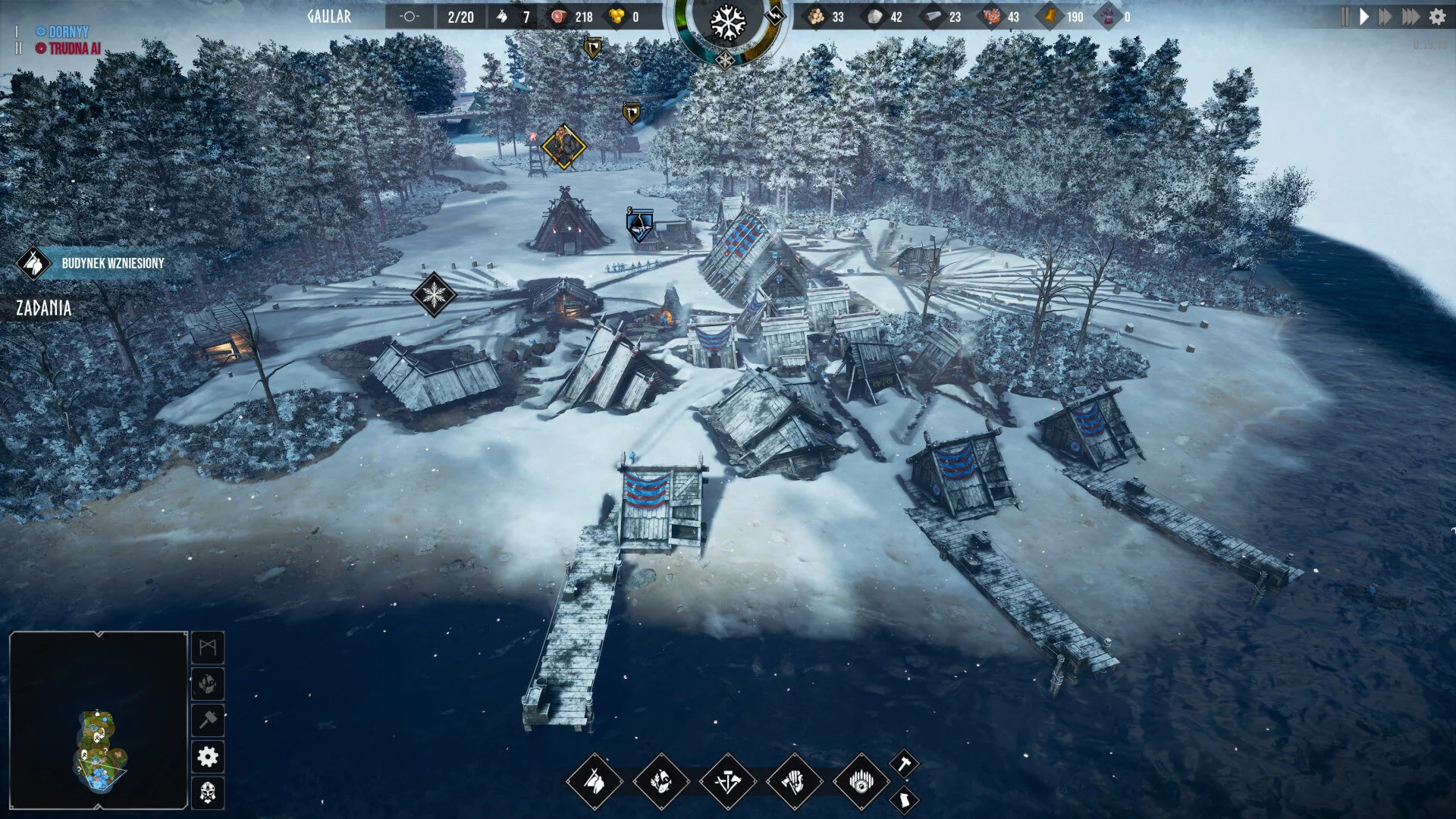Pause the game speed
Viewport: 1456px width, 819px height.
(1345, 17)
